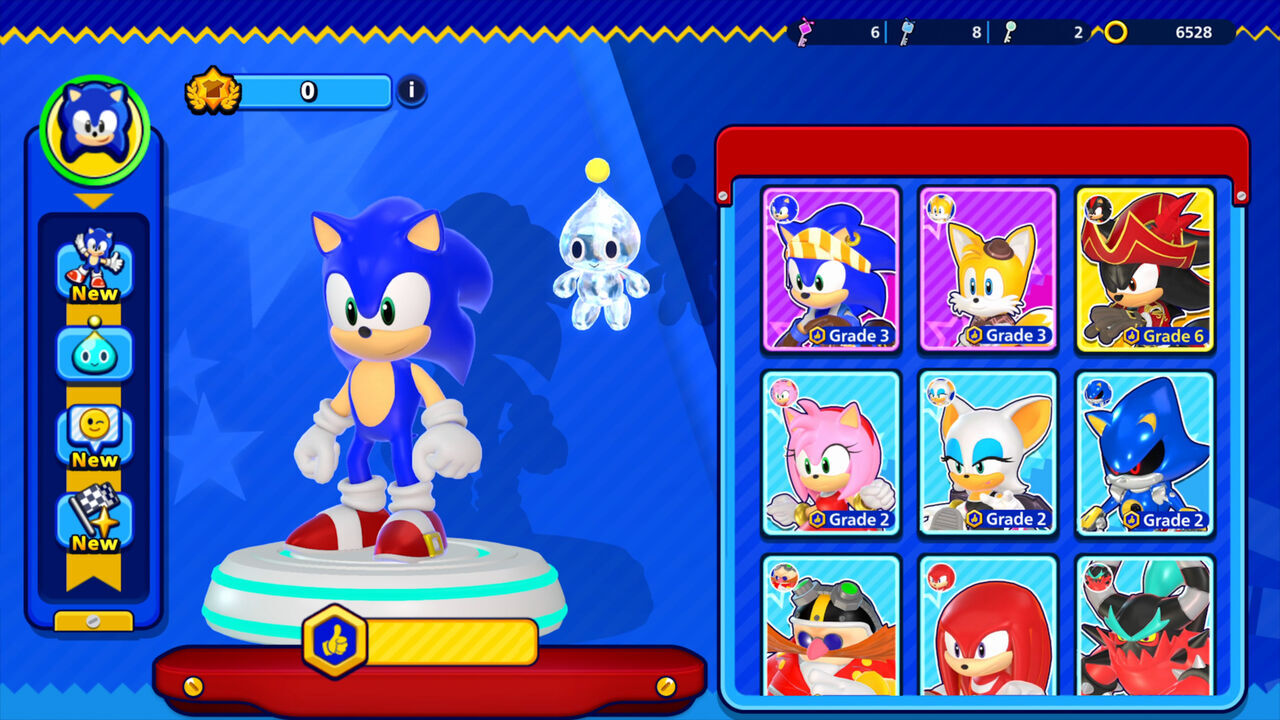This screenshot has height=720, width=1280.
Task: Select the Grade 3 Tails character card
Action: [x=988, y=270]
